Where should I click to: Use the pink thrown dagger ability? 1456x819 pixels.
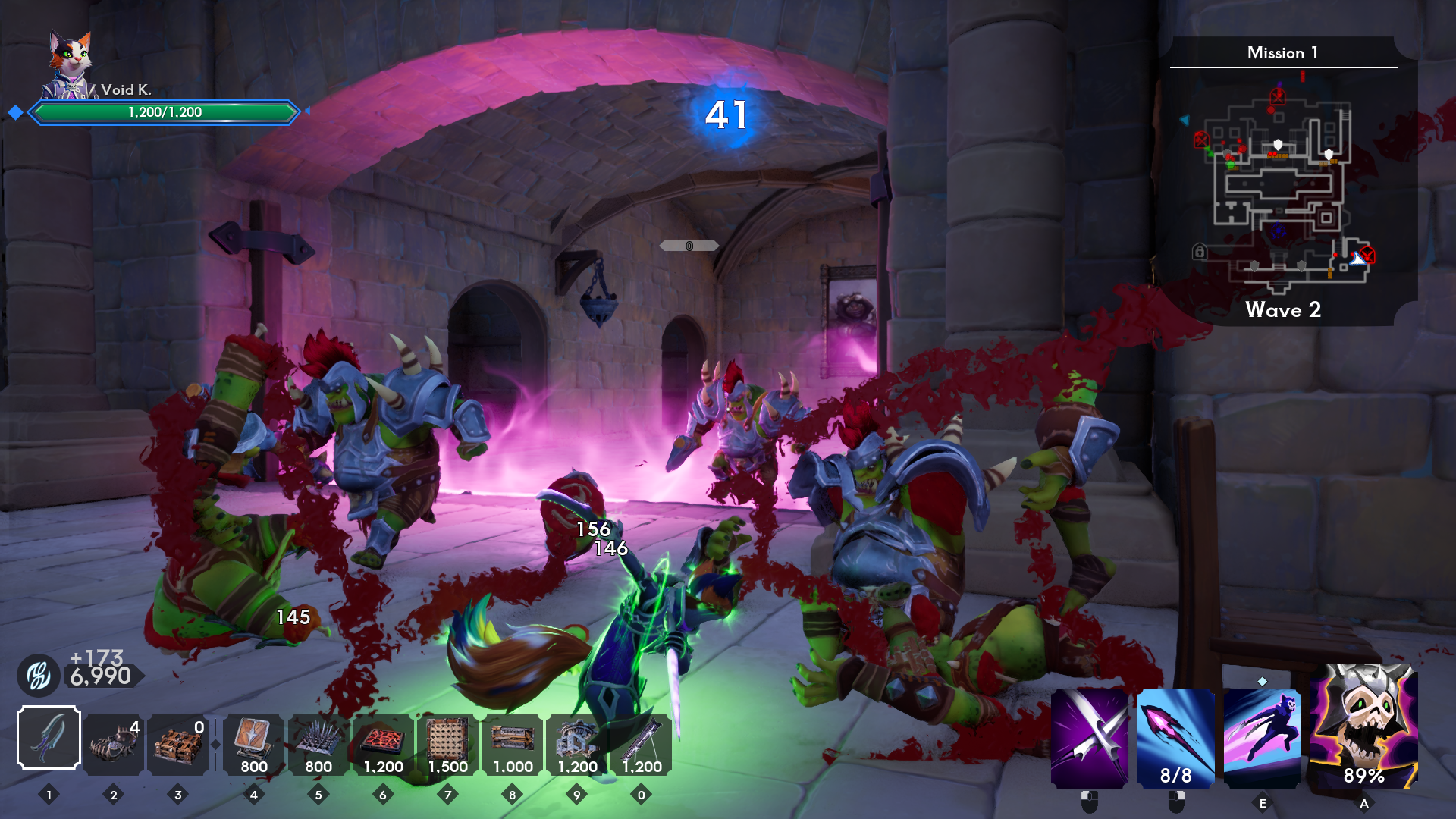tap(1175, 737)
